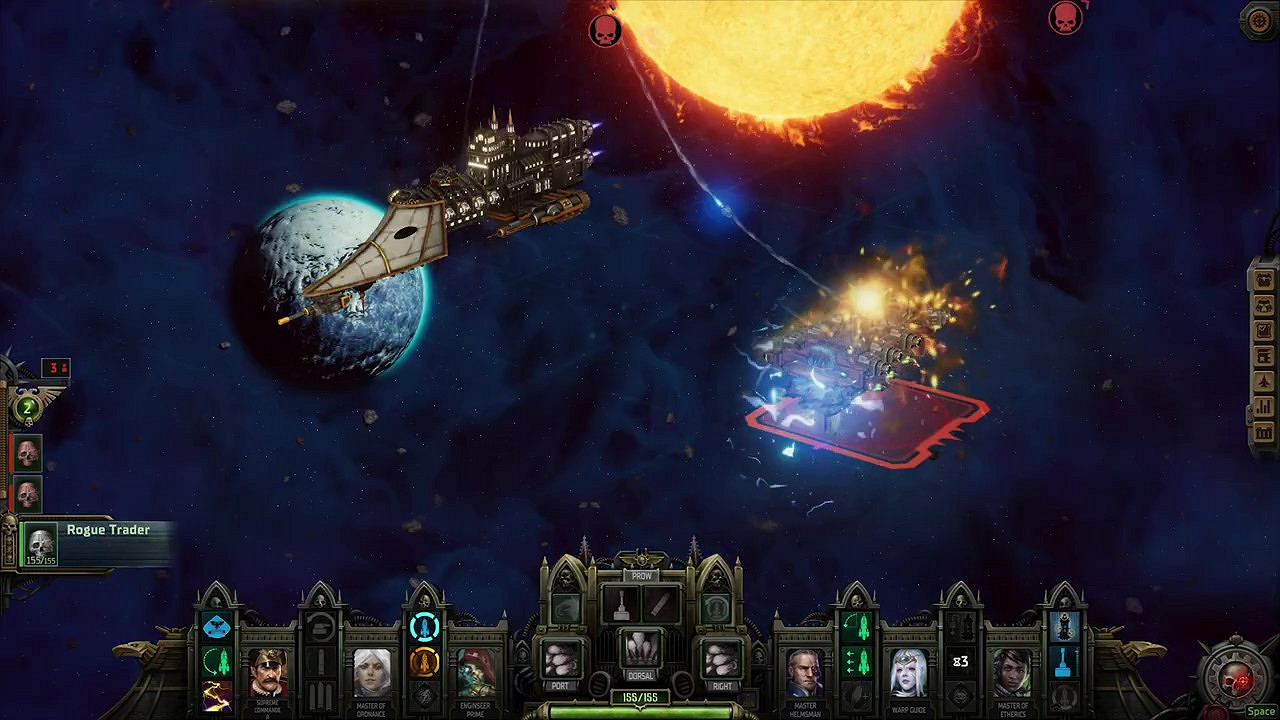
Task: Select the RIGHT weapon arc label
Action: click(x=722, y=684)
